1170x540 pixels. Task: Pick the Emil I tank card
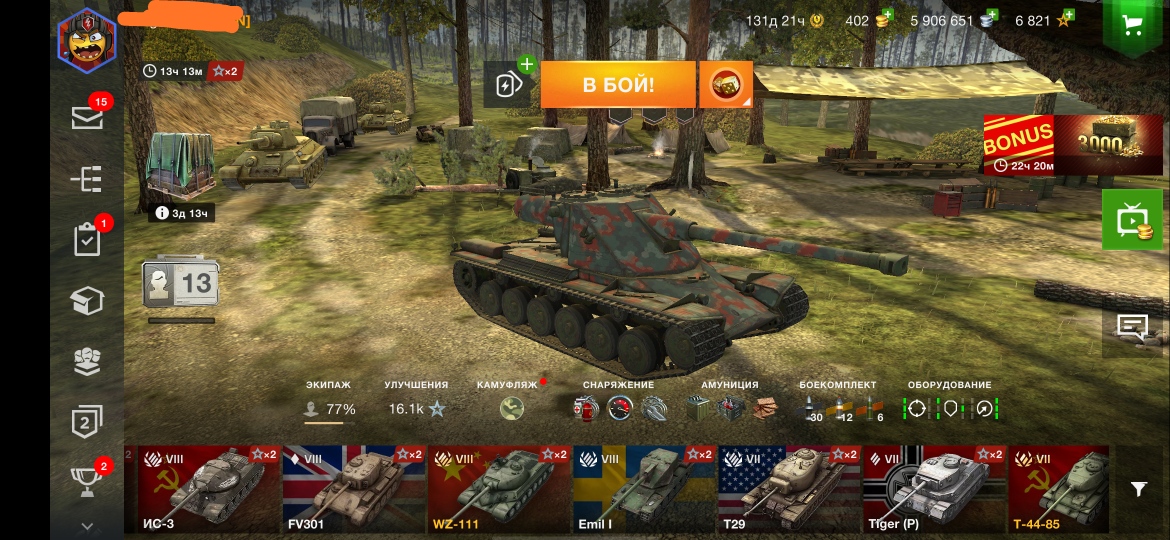click(x=644, y=489)
